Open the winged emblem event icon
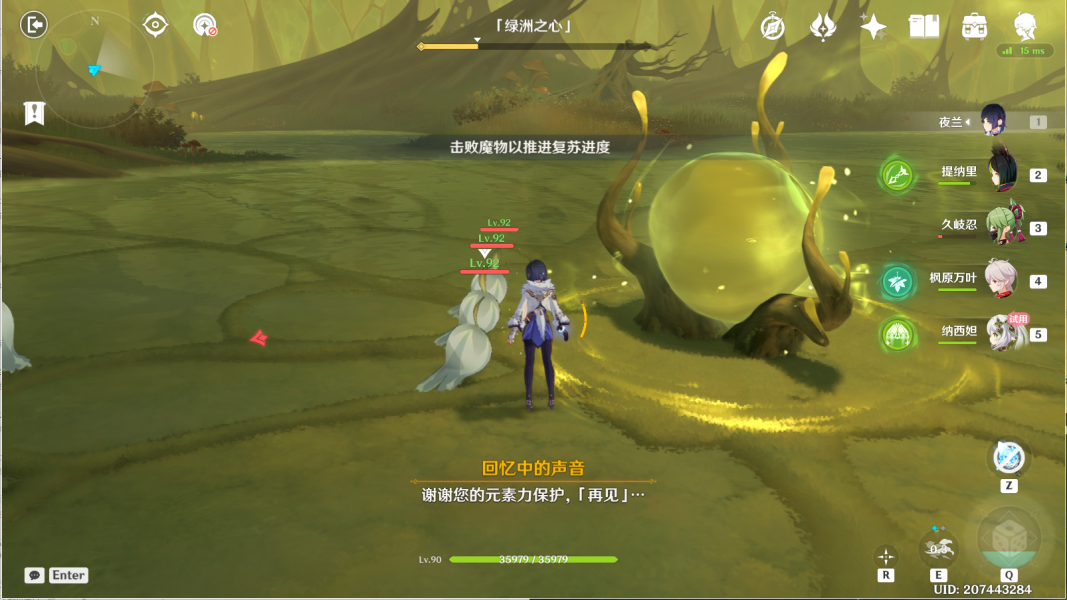 (823, 27)
